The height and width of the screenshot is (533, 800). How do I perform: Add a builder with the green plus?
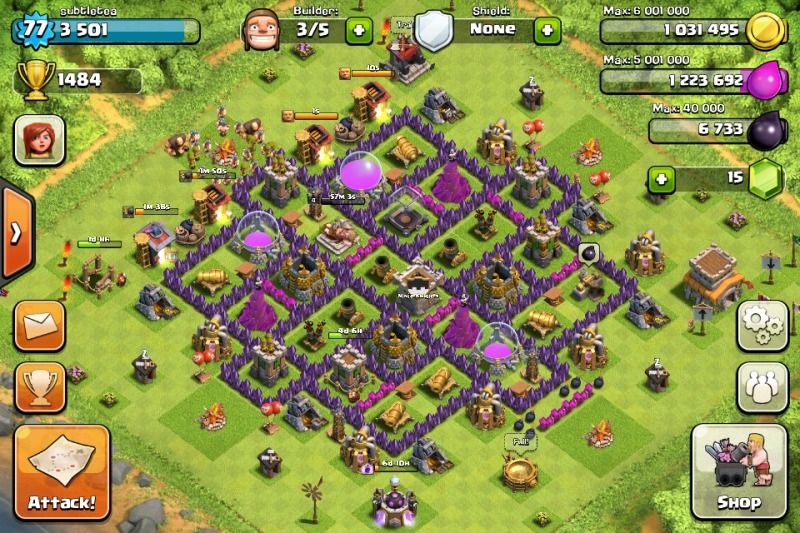click(359, 30)
